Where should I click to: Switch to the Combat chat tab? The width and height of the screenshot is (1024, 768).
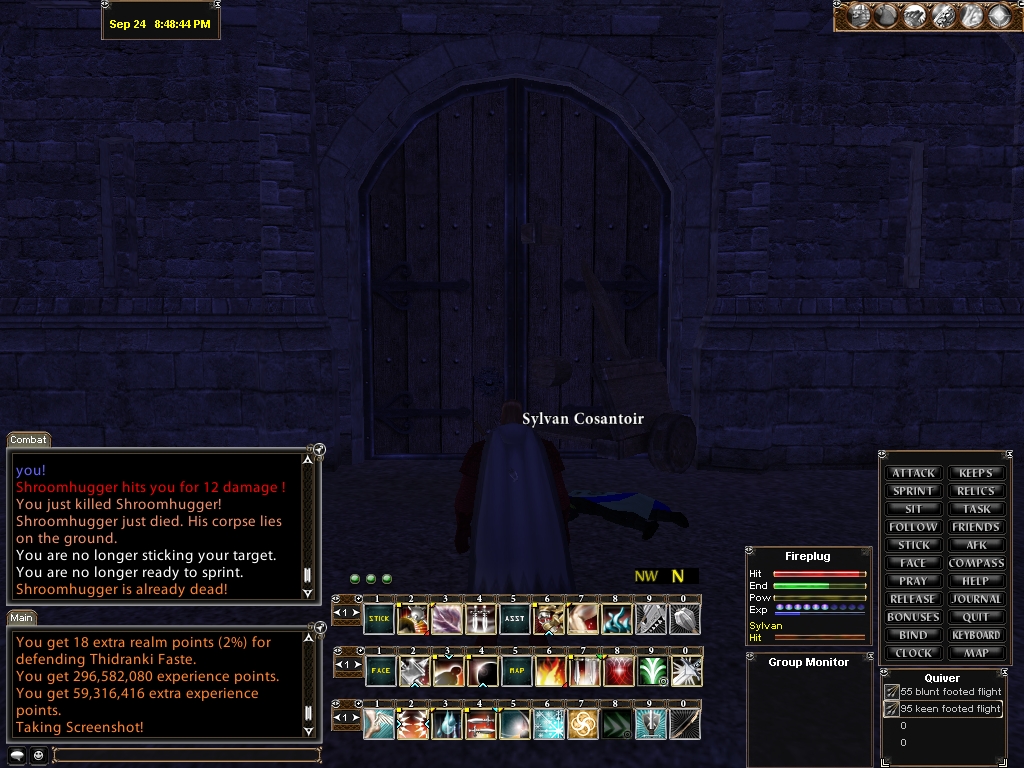[x=29, y=440]
